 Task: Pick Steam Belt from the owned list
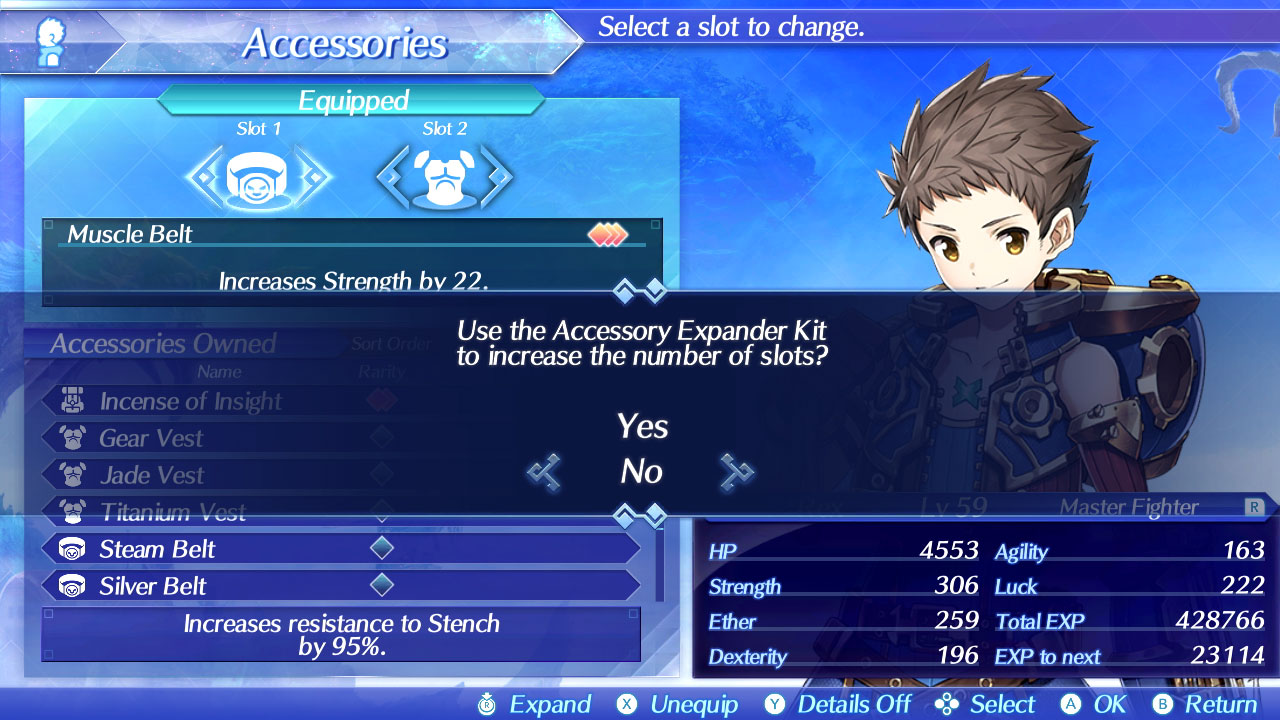click(157, 549)
